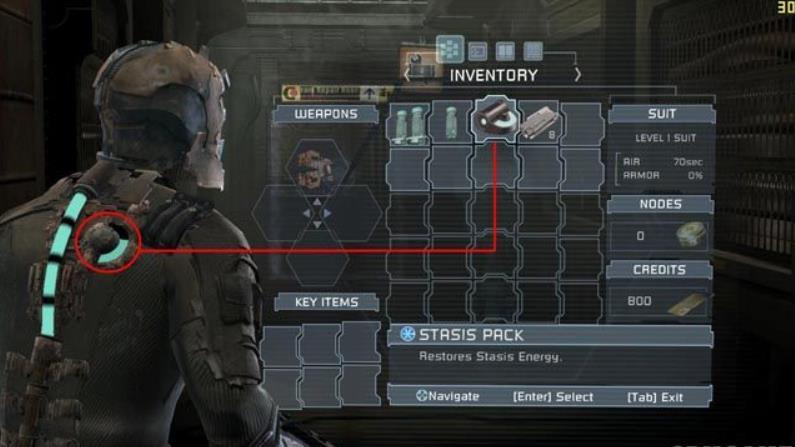Select the ammo clip slot showing 8

click(x=539, y=123)
